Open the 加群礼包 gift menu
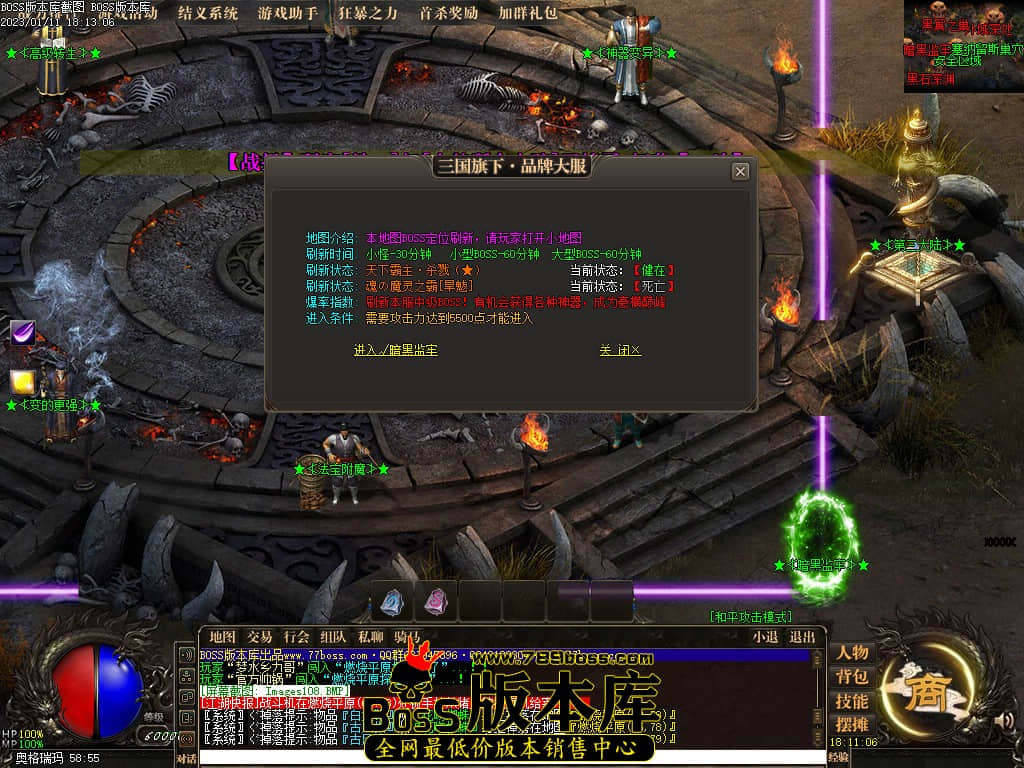This screenshot has width=1024, height=768. click(529, 13)
